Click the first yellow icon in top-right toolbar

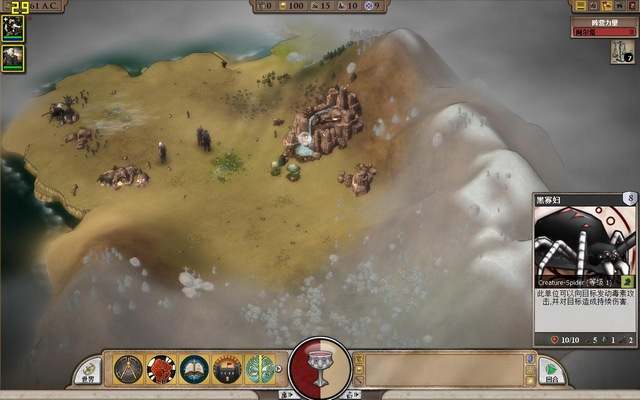tap(579, 6)
